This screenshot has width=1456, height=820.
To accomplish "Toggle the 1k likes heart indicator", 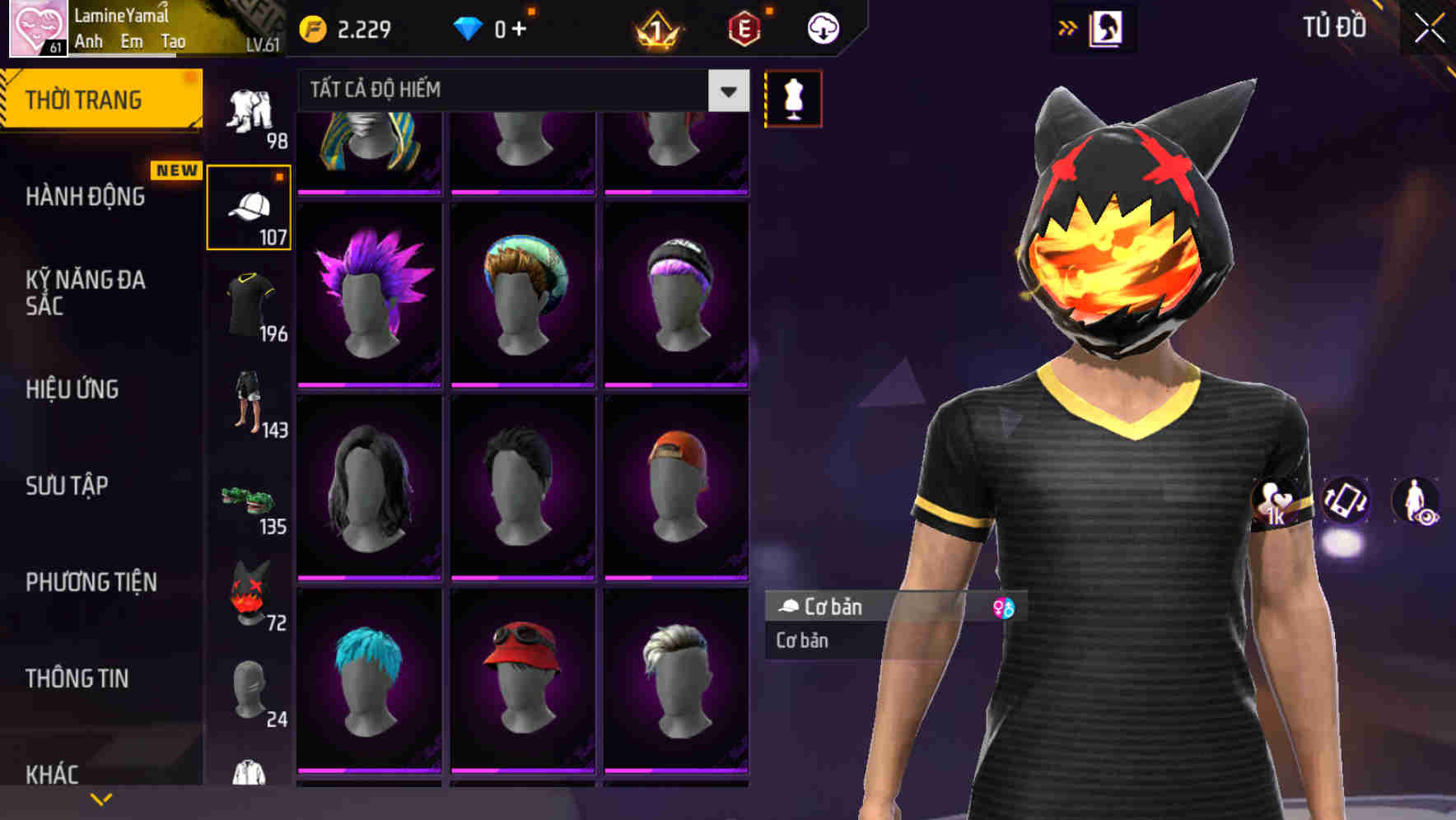I will click(x=1276, y=502).
